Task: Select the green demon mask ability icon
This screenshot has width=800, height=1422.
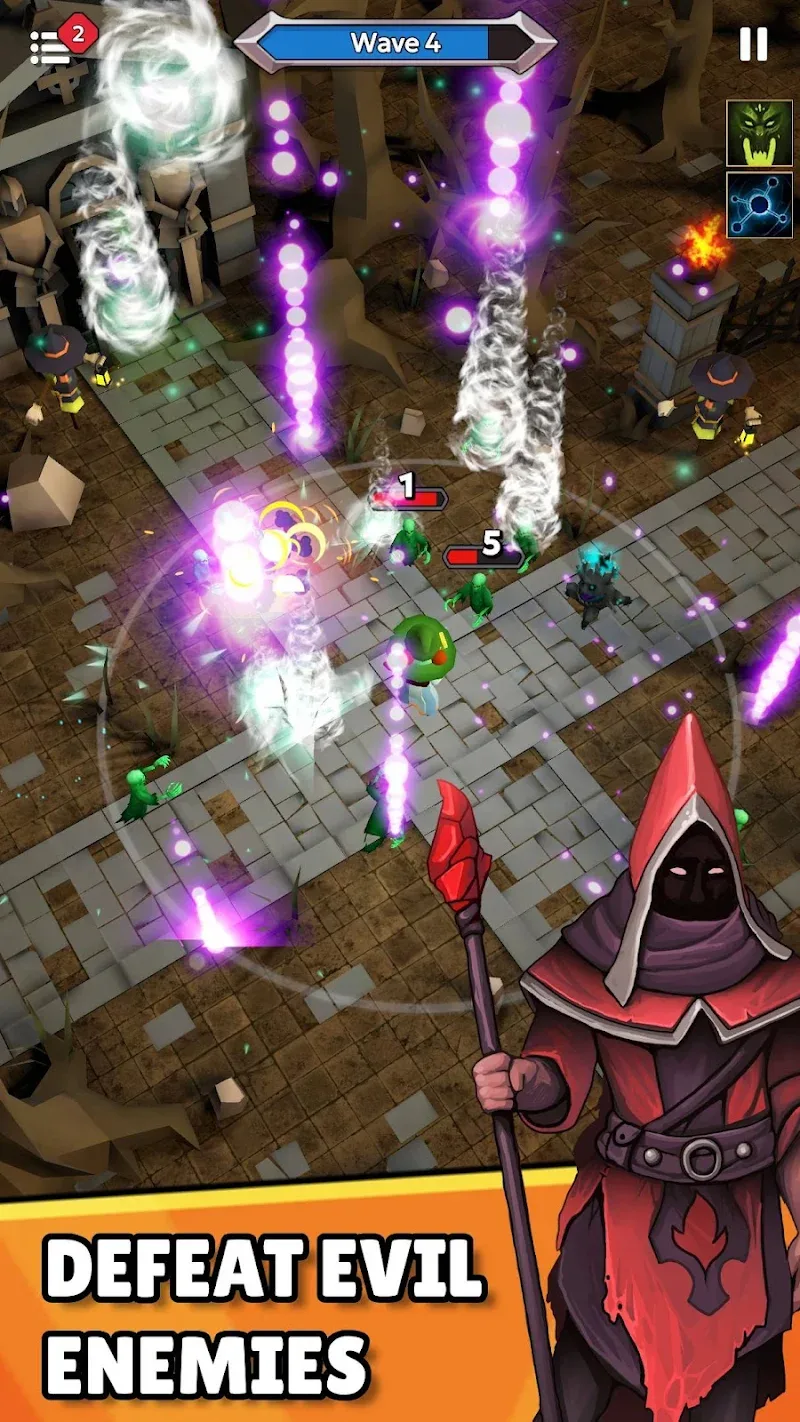Action: [x=759, y=133]
